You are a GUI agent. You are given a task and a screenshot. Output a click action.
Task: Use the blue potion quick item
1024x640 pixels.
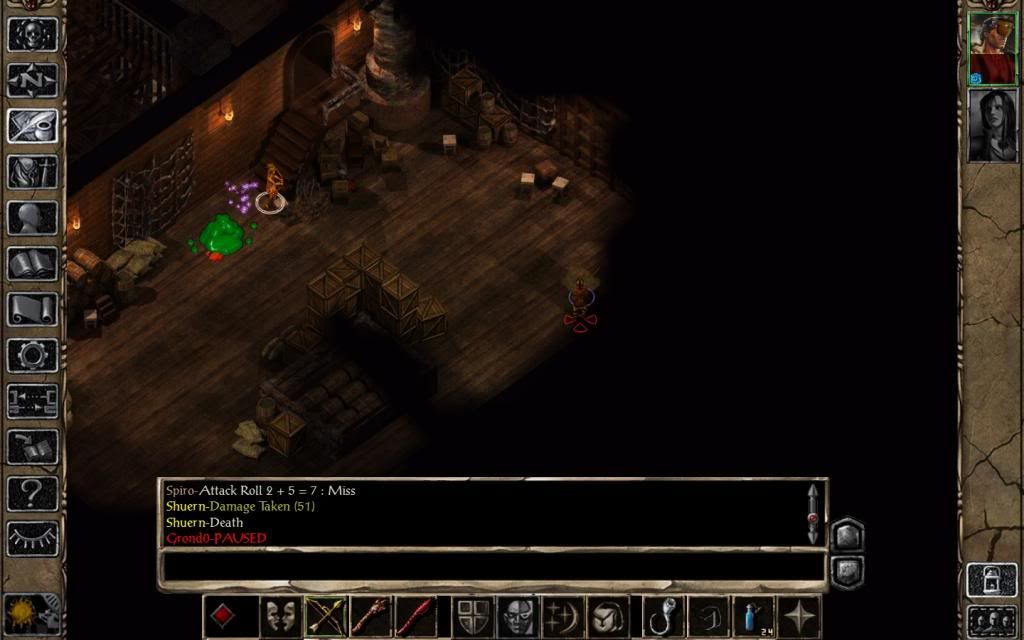coord(752,616)
